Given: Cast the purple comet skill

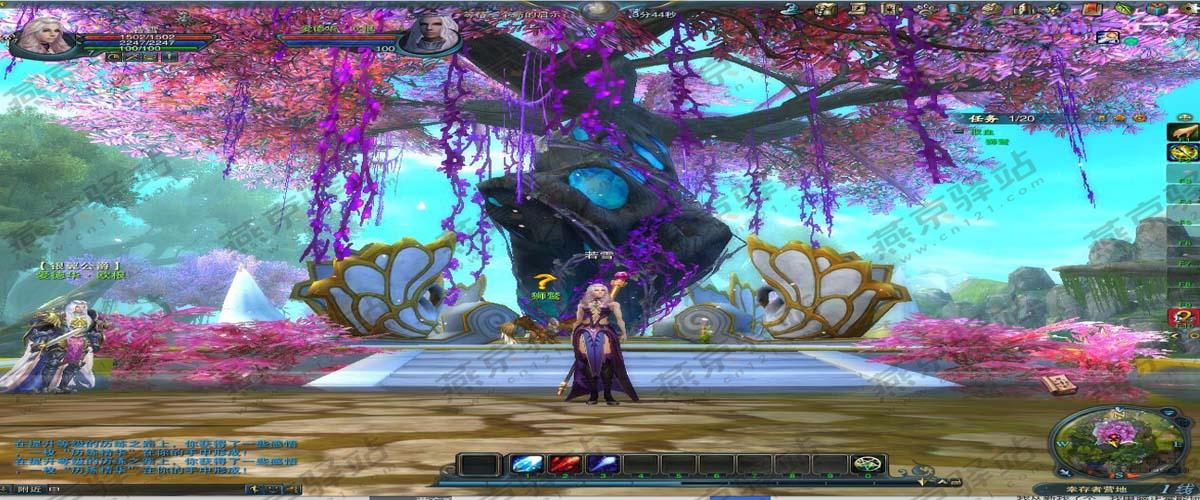Looking at the screenshot, I should [x=602, y=465].
